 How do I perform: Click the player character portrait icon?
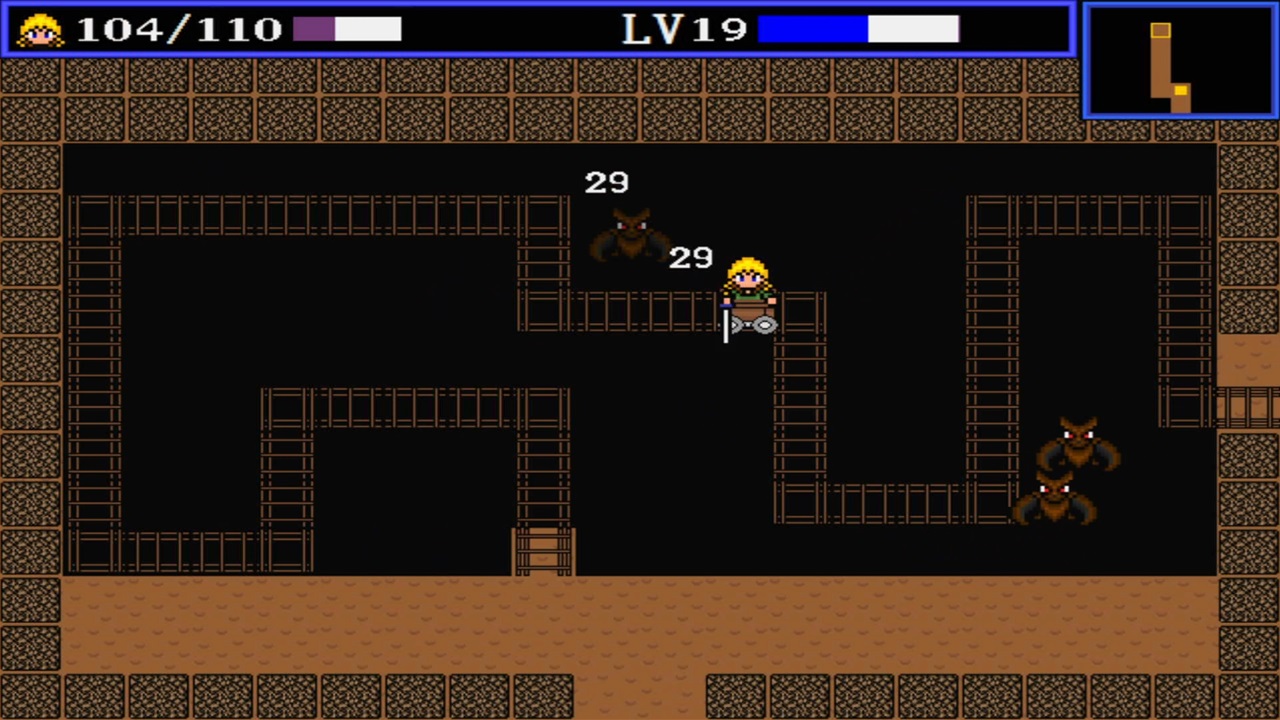pos(38,29)
